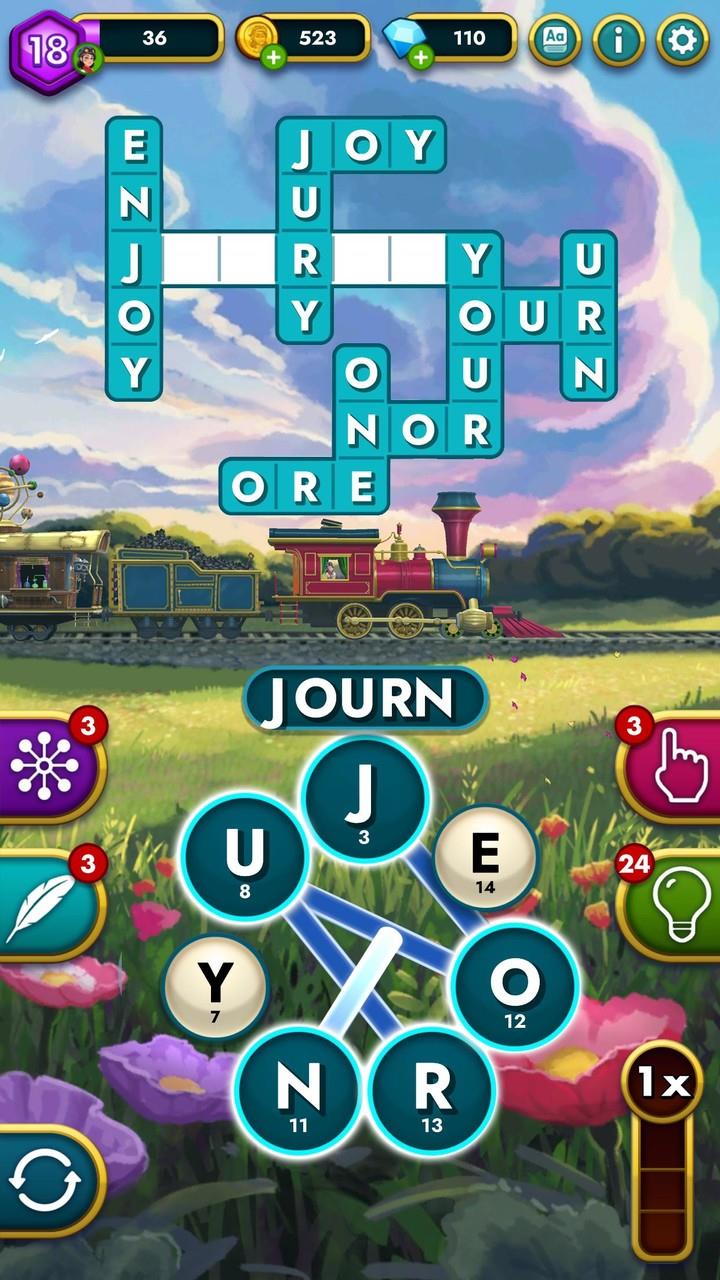The image size is (720, 1280).
Task: Select the letter O tile
Action: pos(514,985)
